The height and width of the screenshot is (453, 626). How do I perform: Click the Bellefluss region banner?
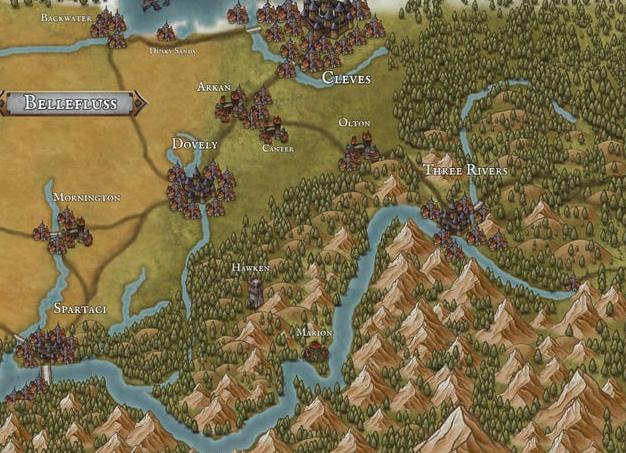71,102
